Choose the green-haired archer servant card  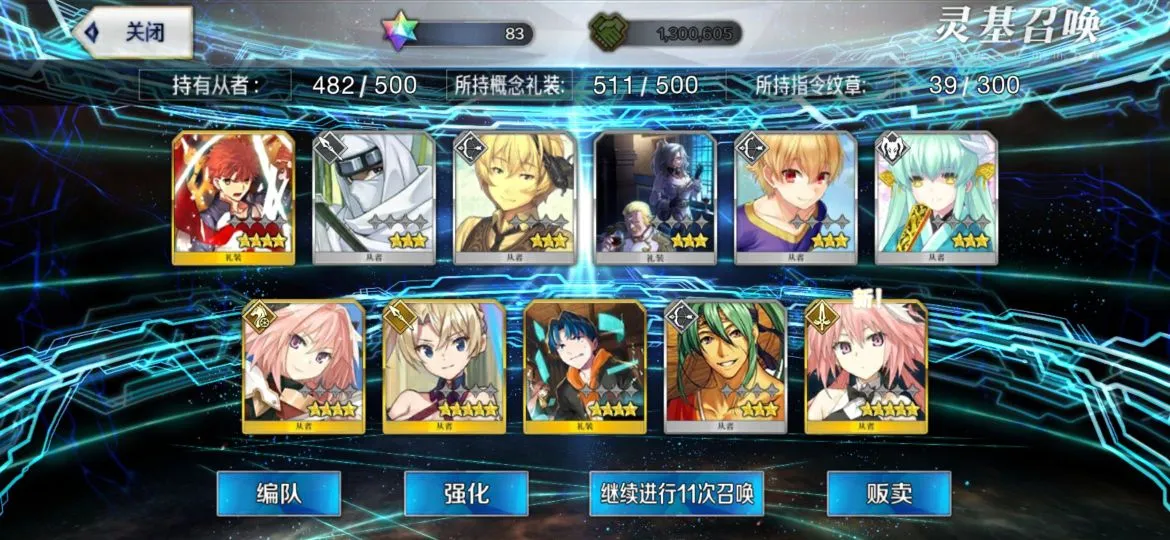726,366
